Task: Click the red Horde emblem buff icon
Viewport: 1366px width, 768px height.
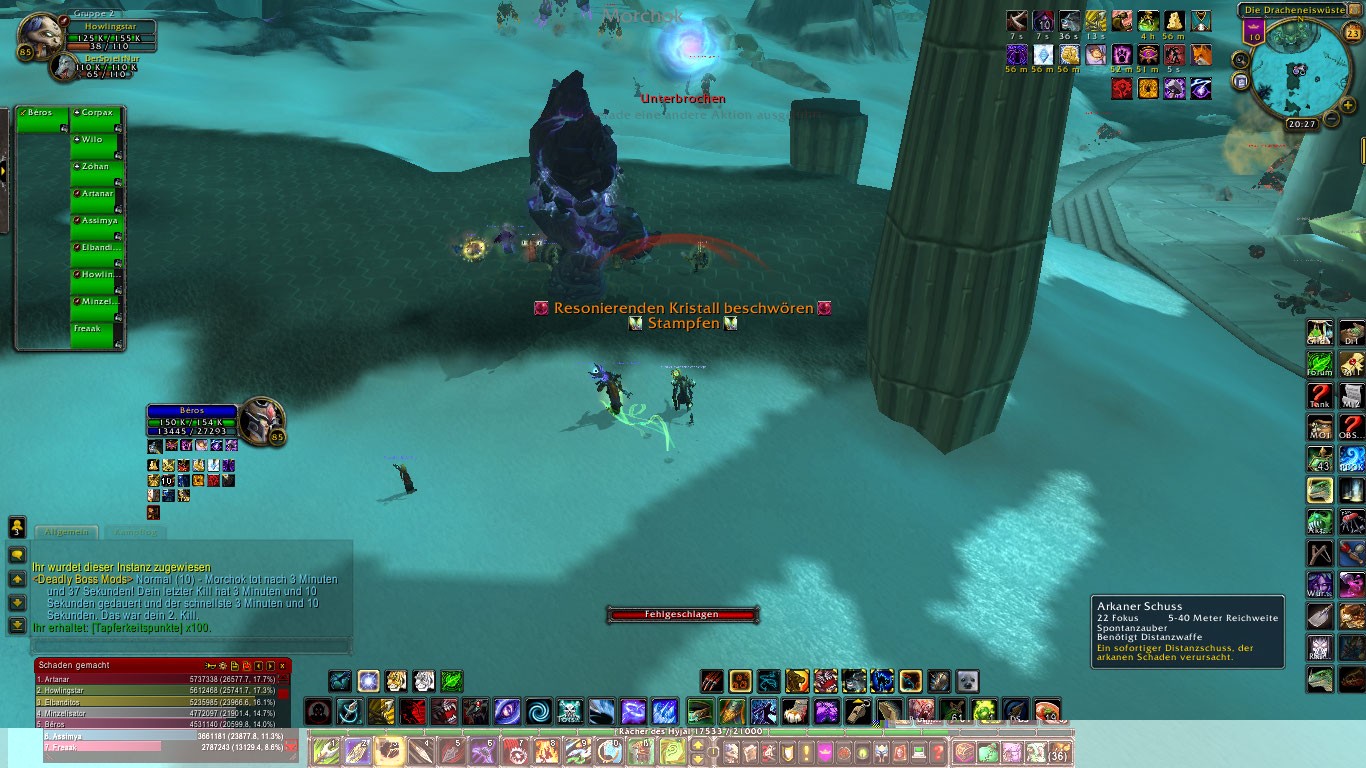Action: coord(1122,89)
